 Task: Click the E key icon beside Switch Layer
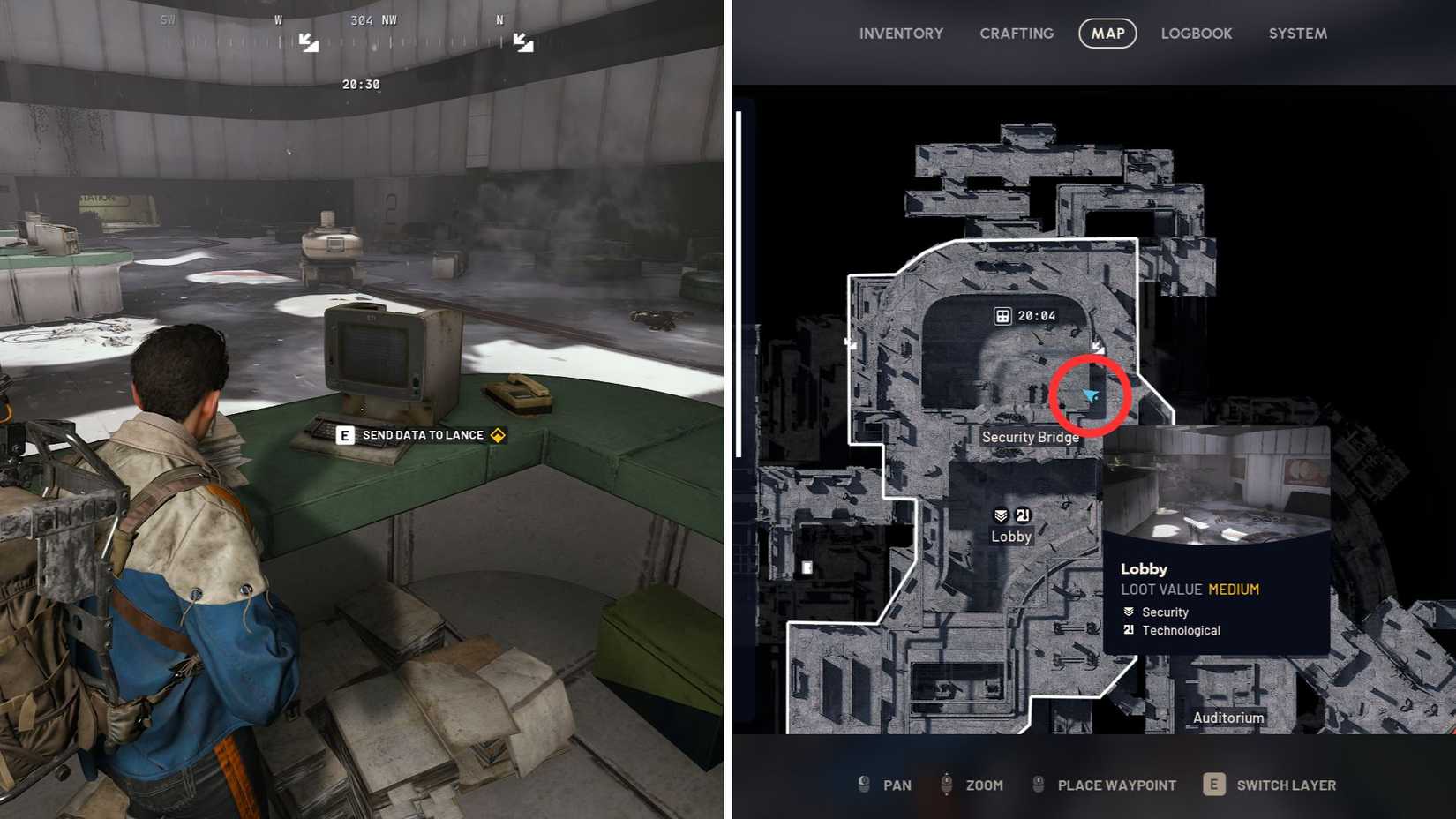pos(1214,785)
